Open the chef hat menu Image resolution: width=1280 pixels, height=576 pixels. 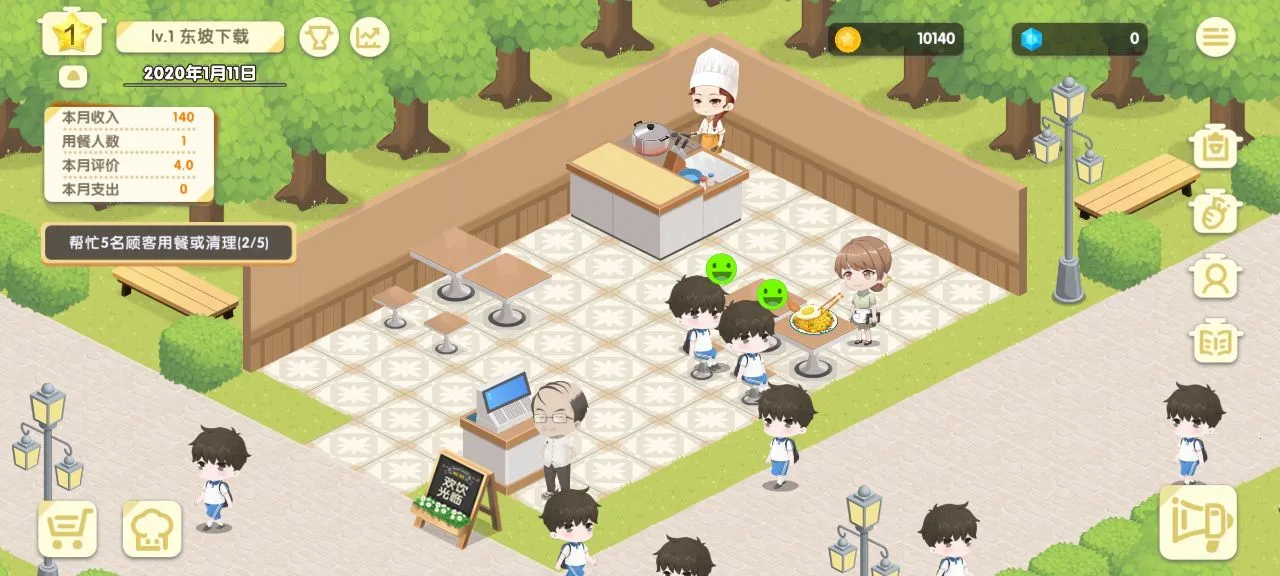click(x=152, y=528)
